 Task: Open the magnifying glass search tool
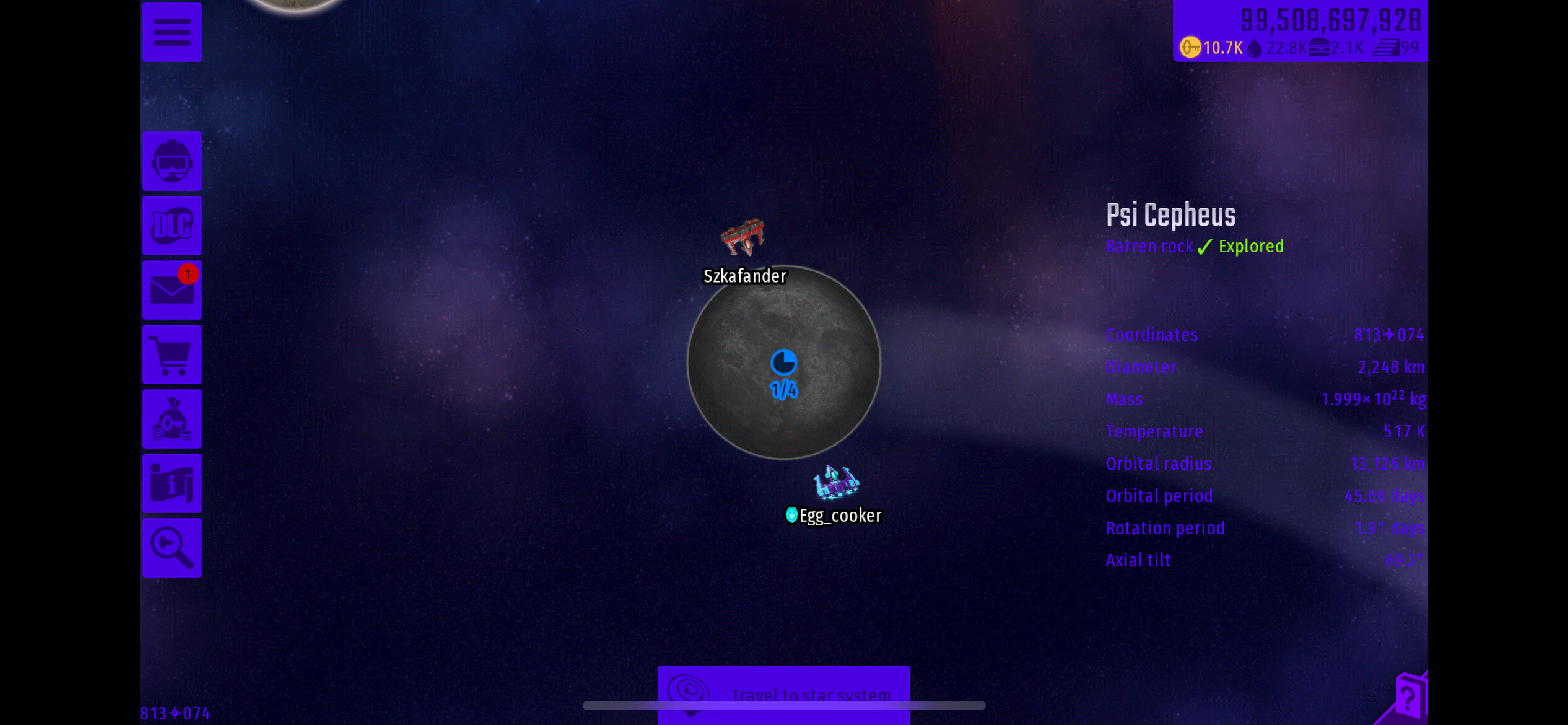pos(172,548)
